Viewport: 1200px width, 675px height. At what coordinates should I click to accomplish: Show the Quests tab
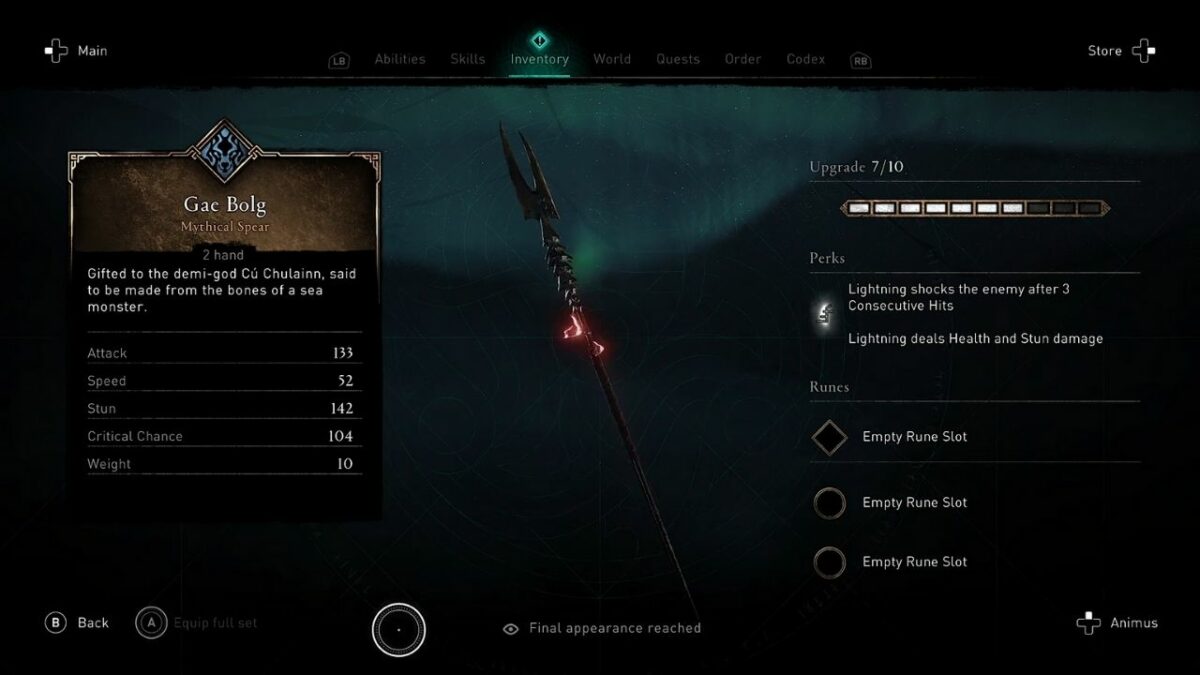[678, 59]
